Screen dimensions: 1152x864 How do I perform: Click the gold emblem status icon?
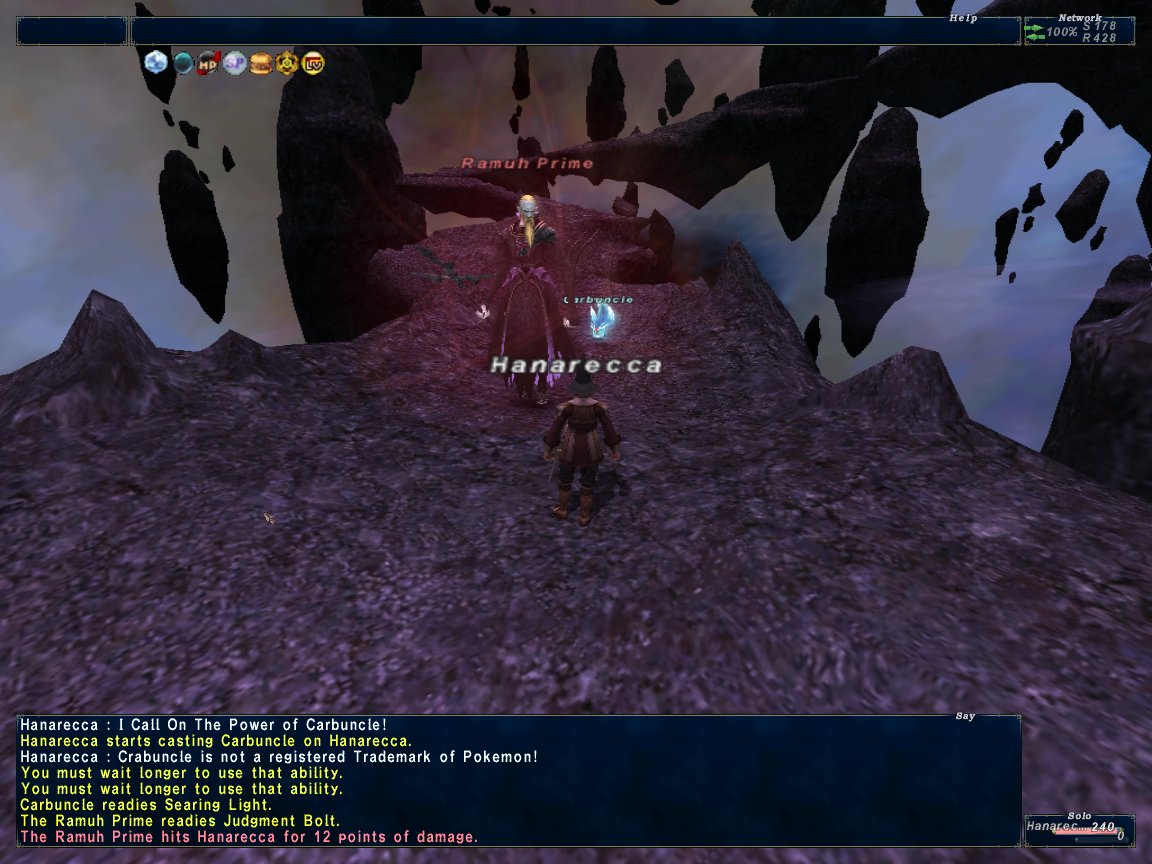click(287, 63)
